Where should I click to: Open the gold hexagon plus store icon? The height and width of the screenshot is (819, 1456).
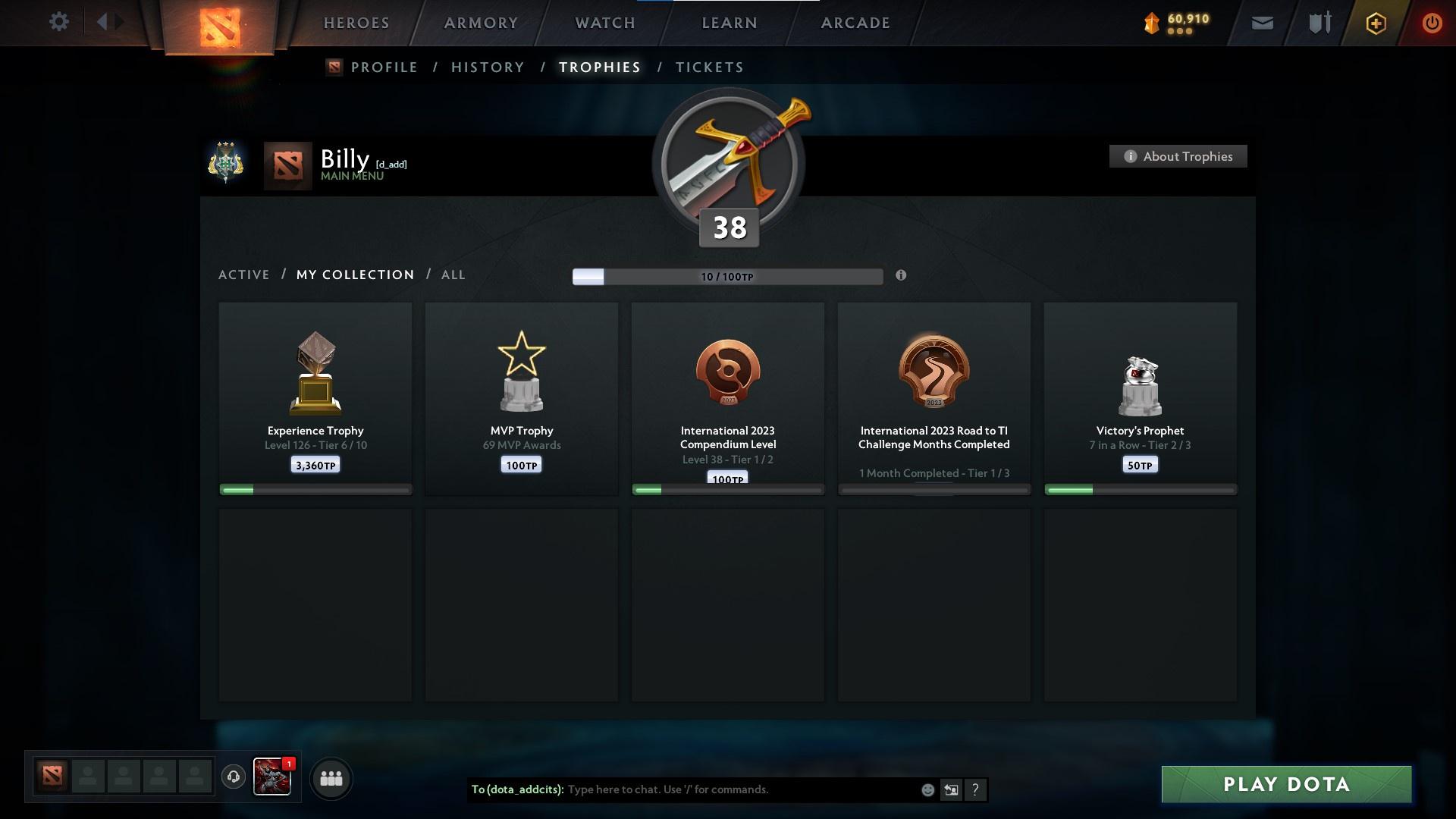click(1375, 23)
